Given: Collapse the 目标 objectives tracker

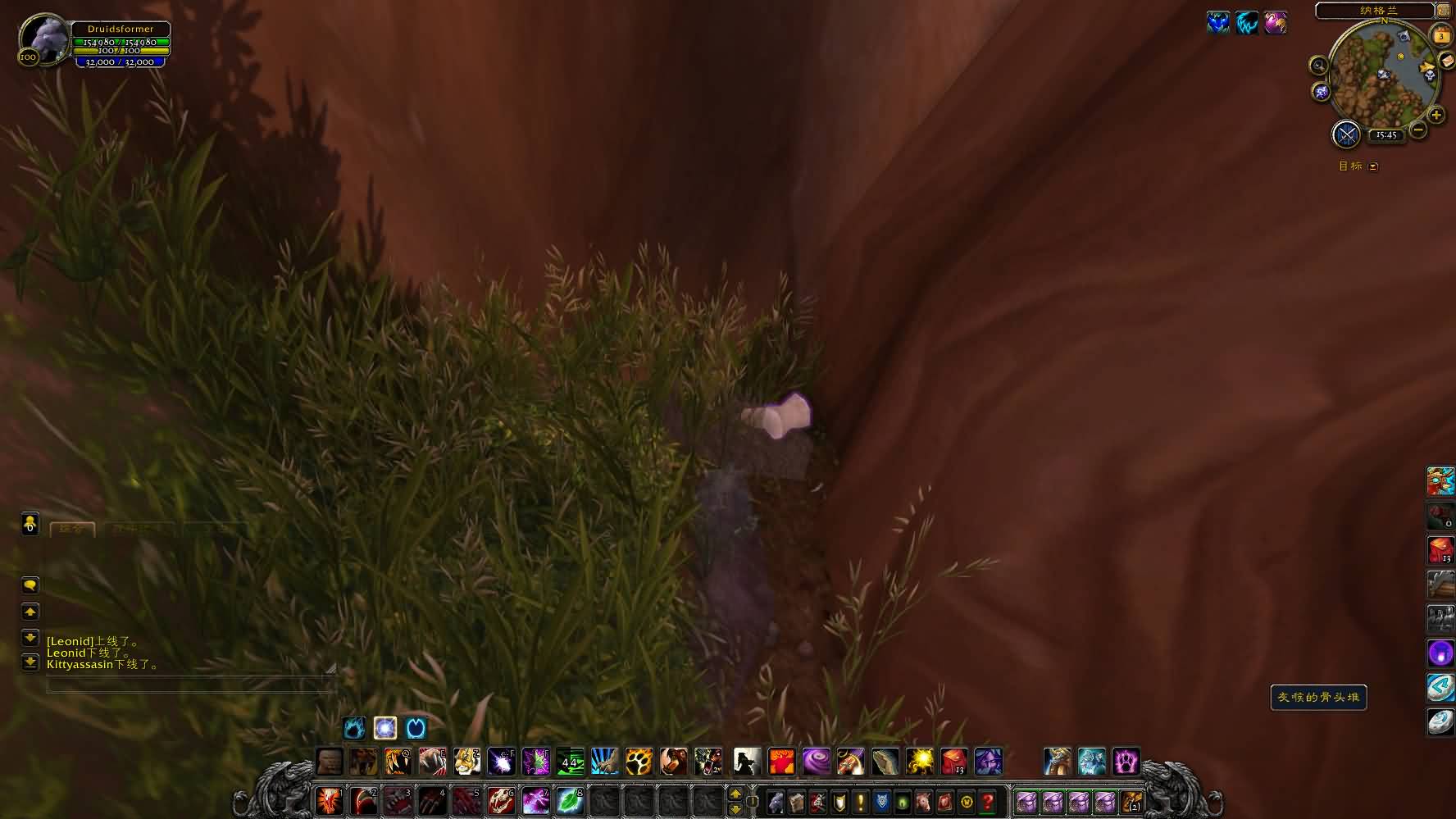Looking at the screenshot, I should [1373, 166].
